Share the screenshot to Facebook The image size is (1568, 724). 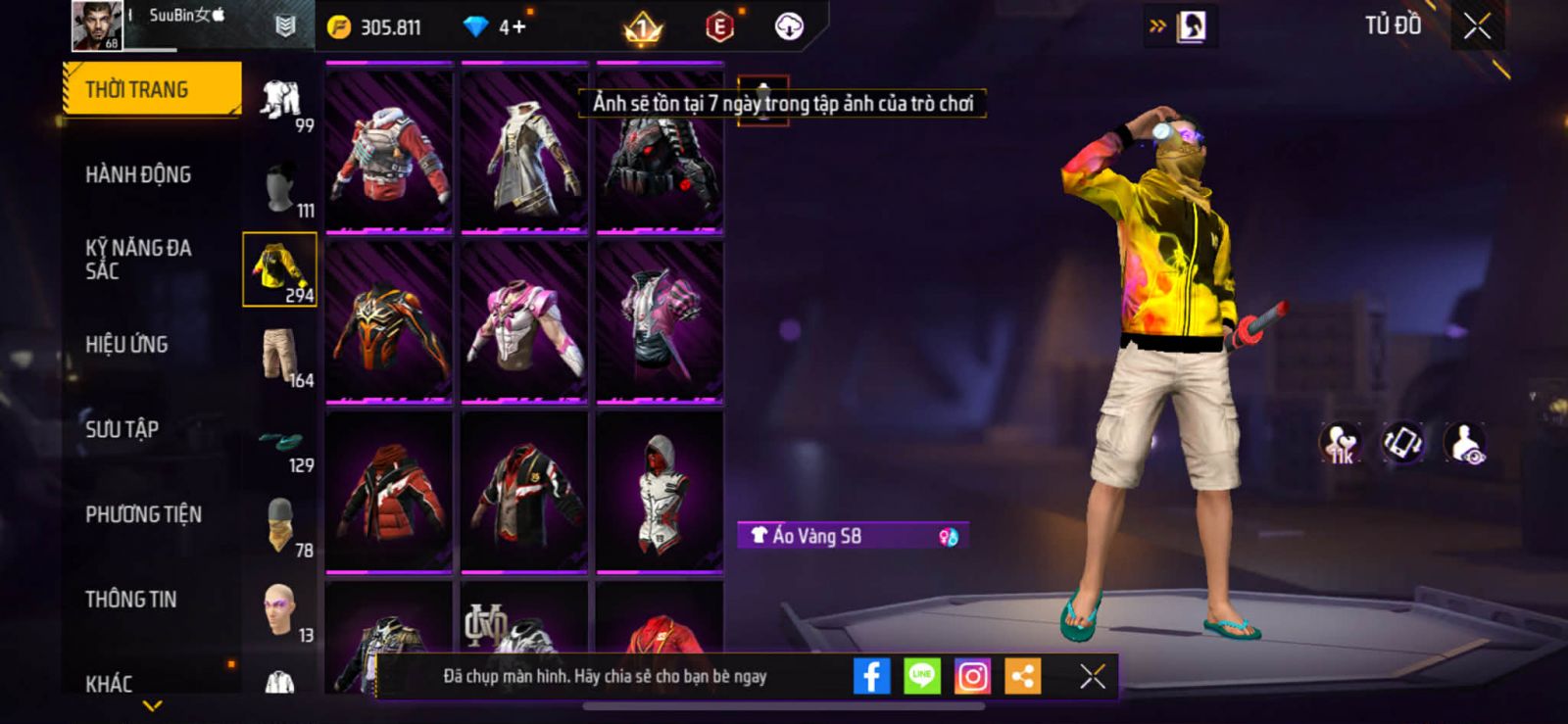(871, 676)
